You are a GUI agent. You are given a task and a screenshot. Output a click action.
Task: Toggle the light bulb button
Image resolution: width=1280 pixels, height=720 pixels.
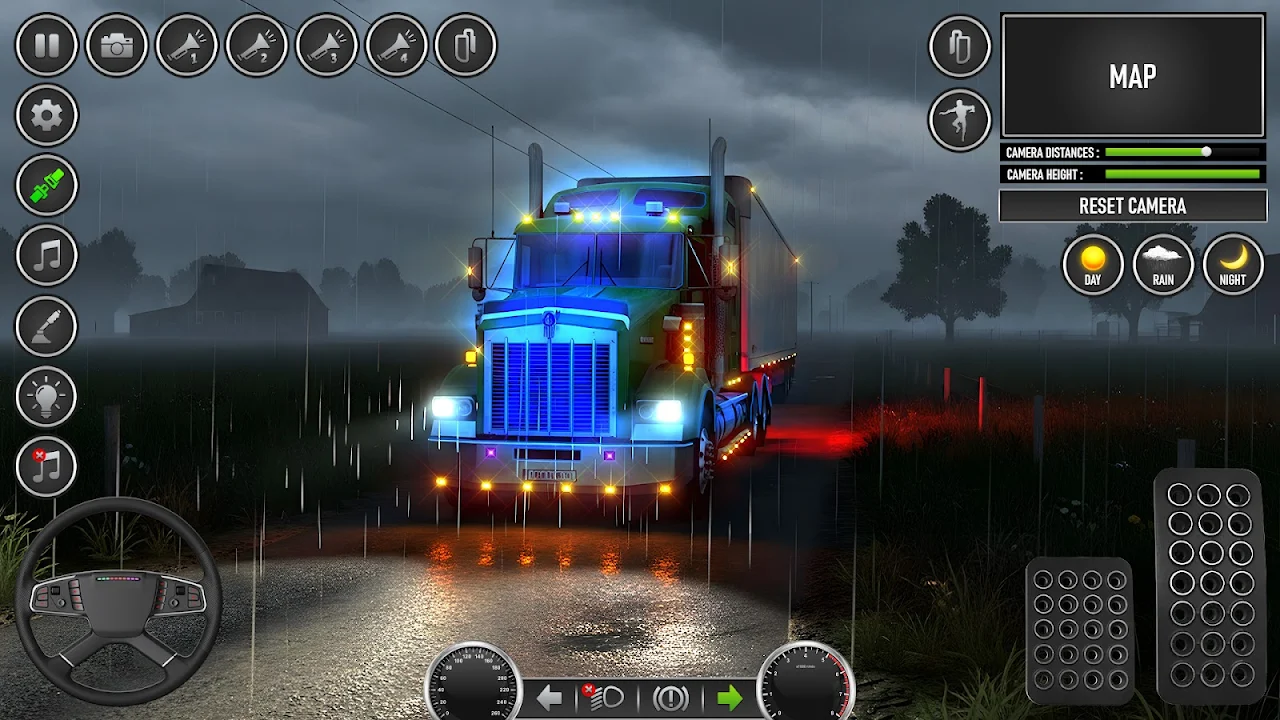point(47,396)
